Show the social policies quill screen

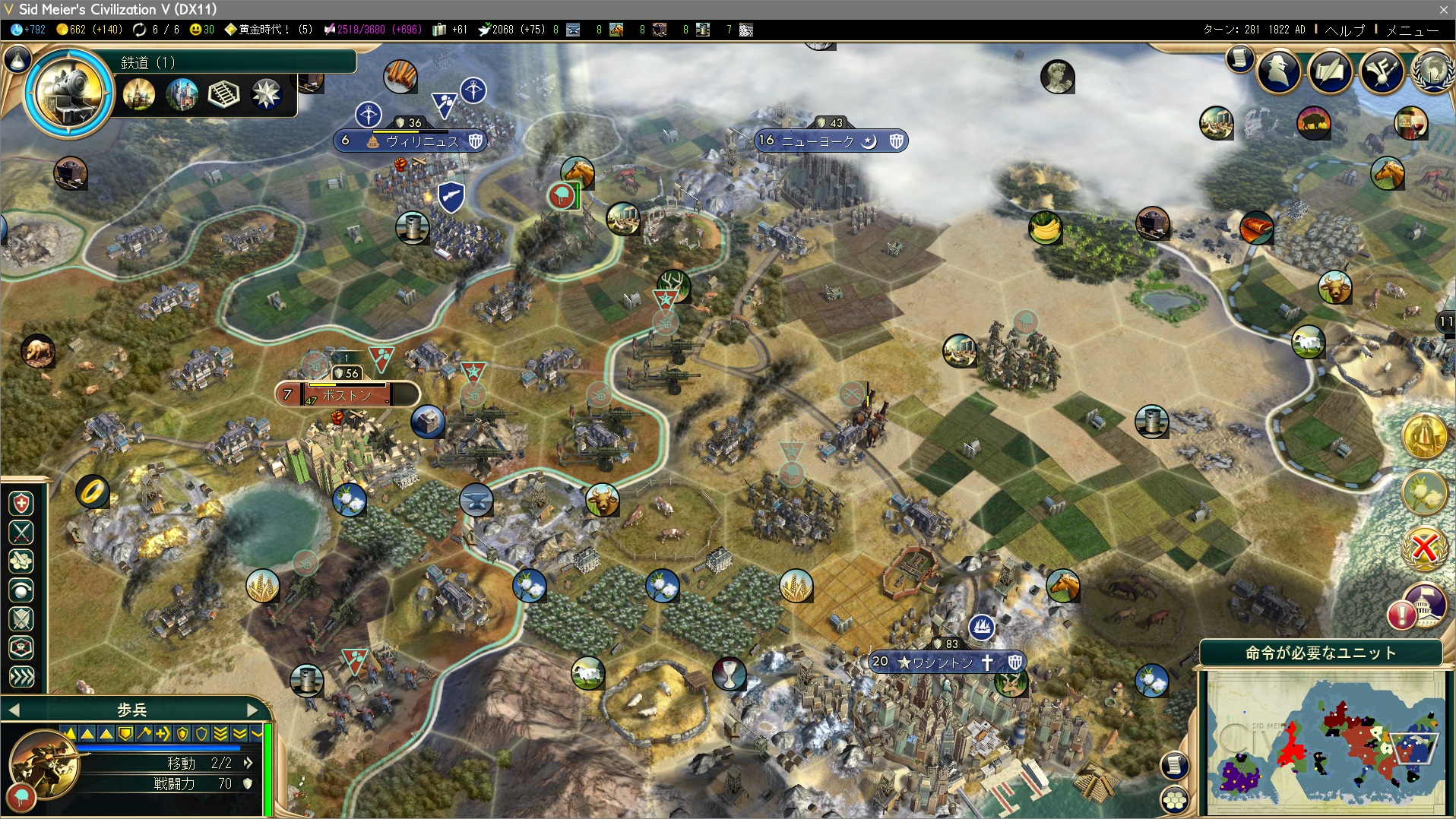coord(1330,72)
